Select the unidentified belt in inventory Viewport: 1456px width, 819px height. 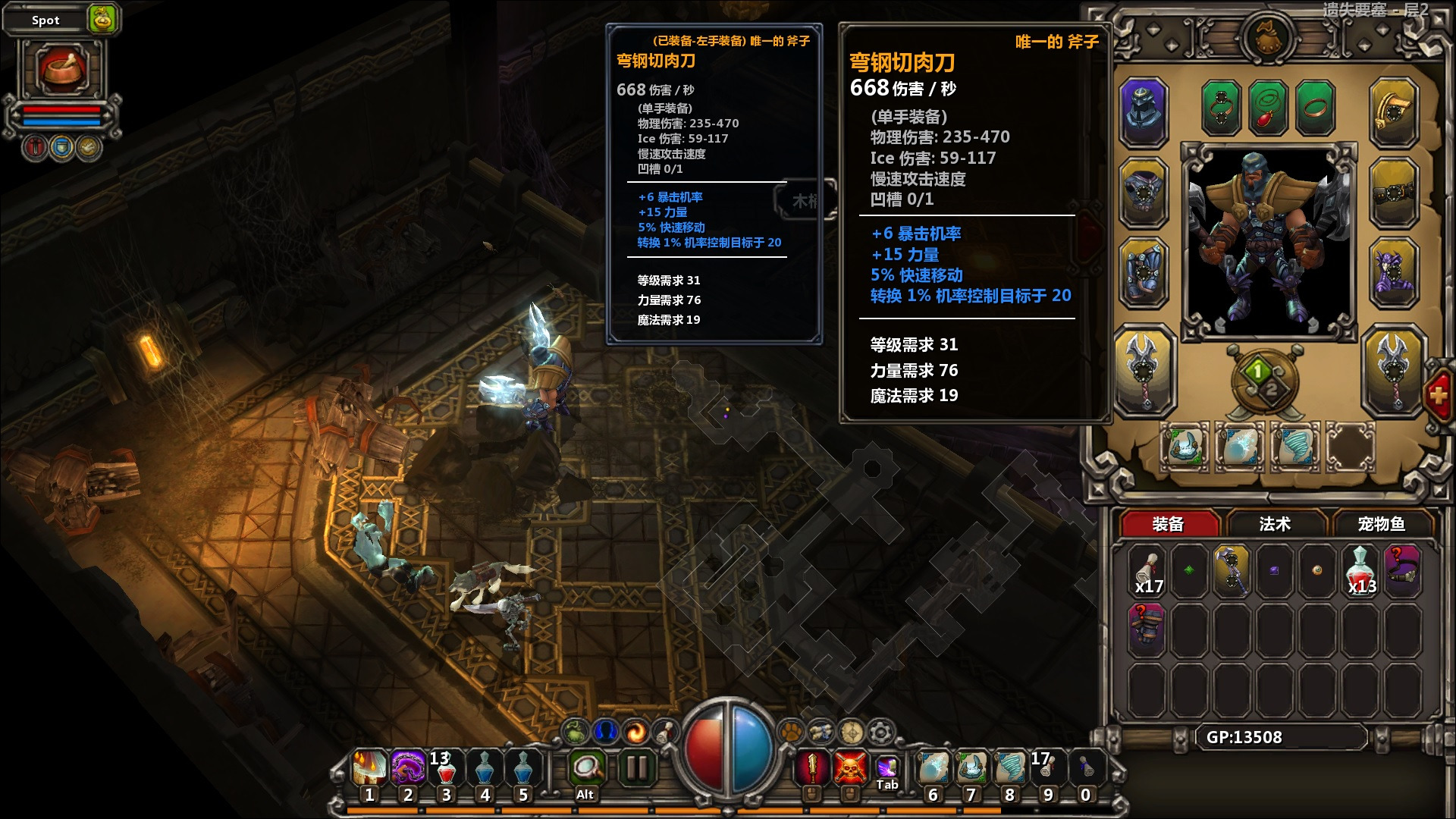(x=1402, y=570)
